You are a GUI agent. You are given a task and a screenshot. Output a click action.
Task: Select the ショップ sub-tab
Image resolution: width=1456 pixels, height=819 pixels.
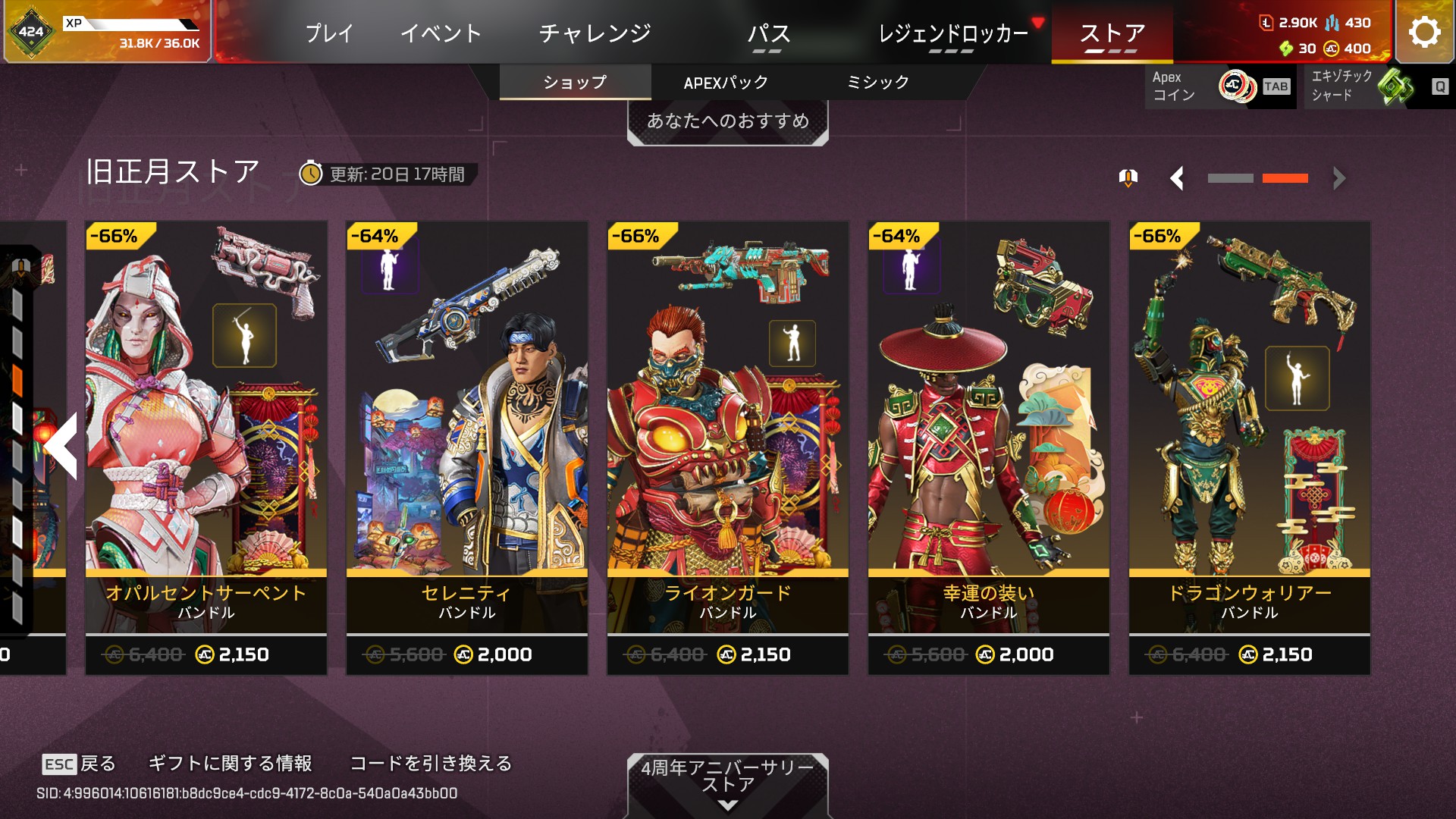(x=575, y=83)
